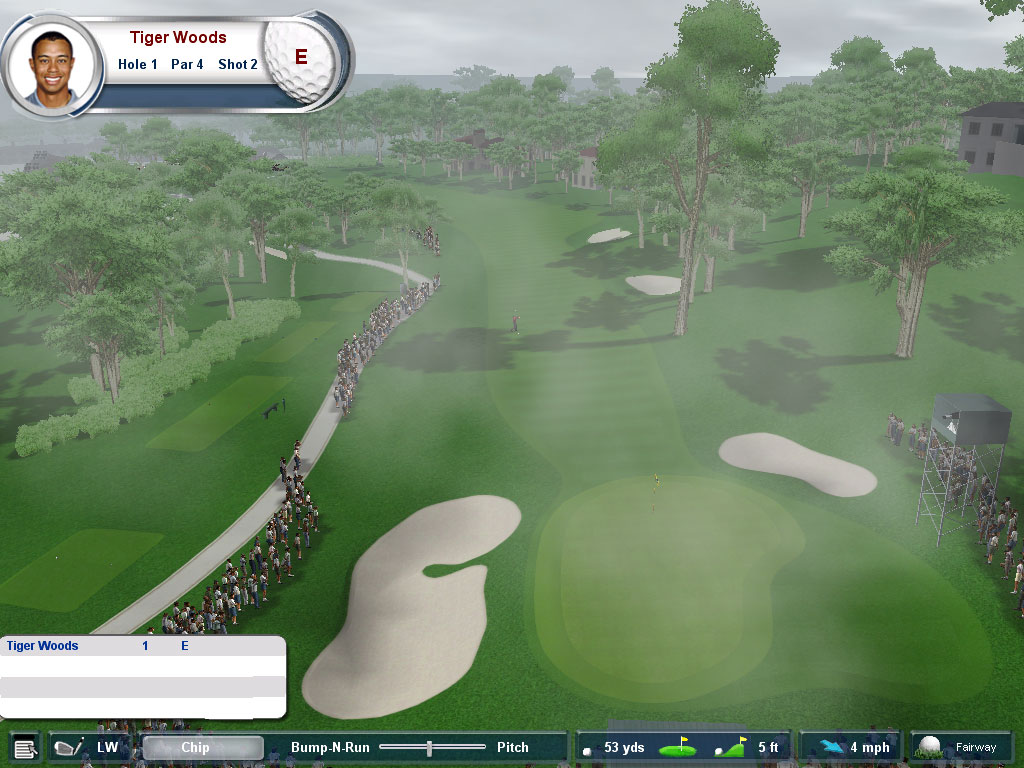The height and width of the screenshot is (768, 1024).
Task: Click the Fairway ball lie indicator
Action: tap(960, 747)
